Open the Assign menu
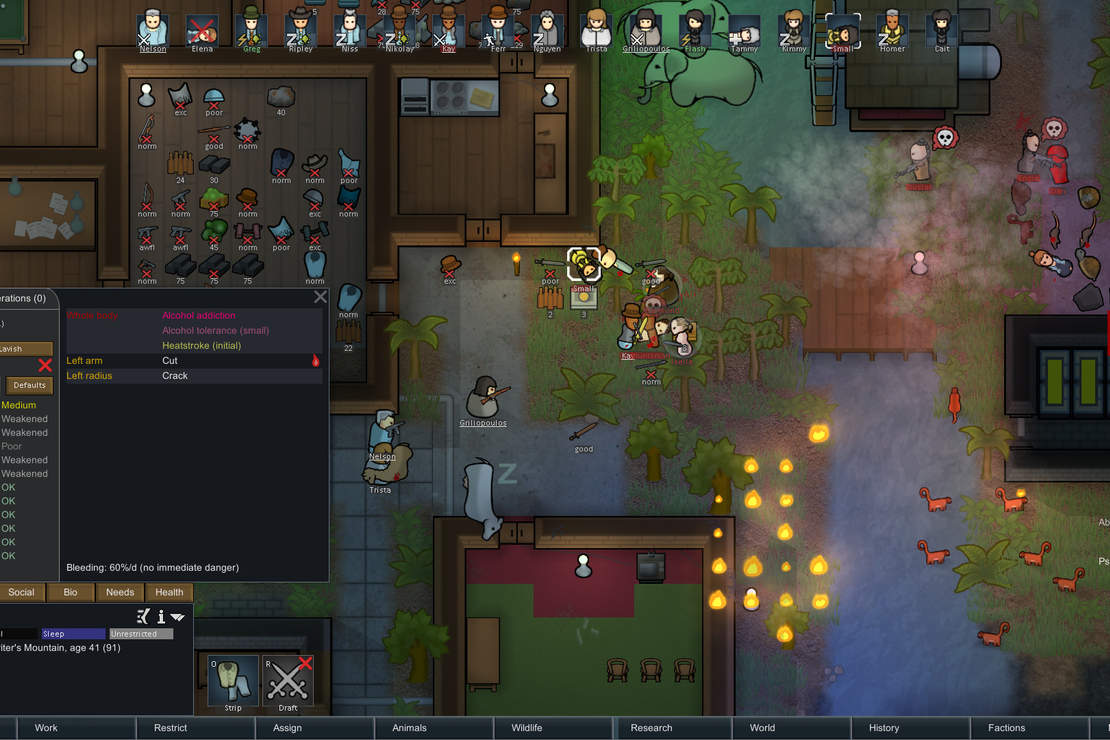 (287, 728)
